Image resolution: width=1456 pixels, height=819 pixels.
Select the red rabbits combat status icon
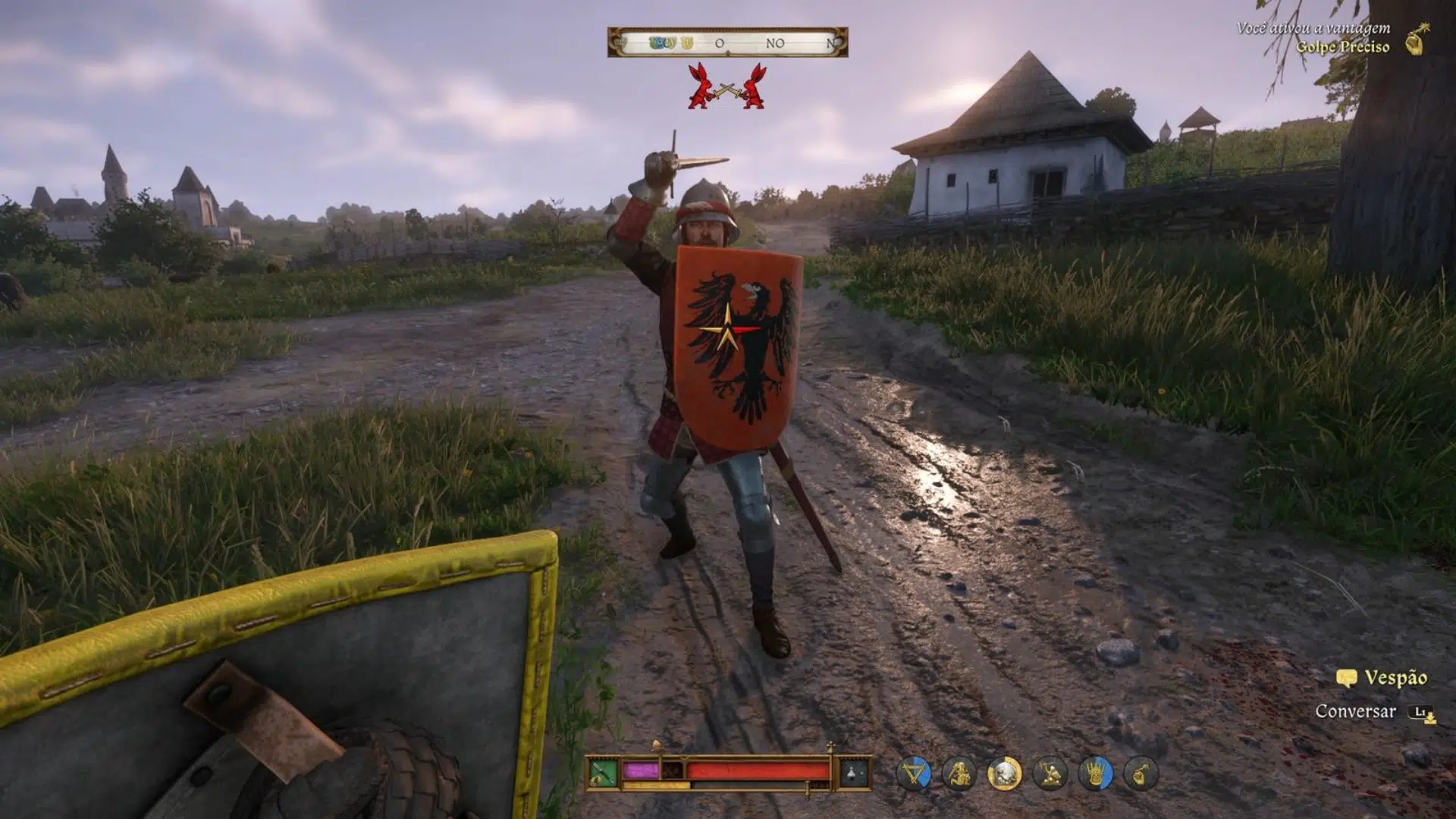click(x=726, y=87)
